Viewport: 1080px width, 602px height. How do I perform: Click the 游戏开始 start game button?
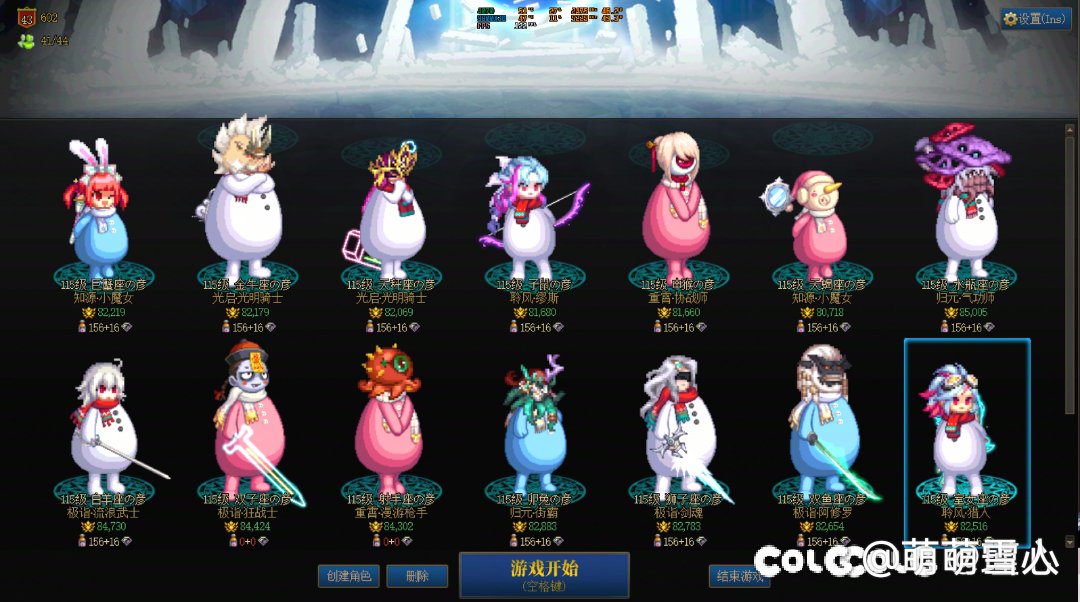coord(544,574)
